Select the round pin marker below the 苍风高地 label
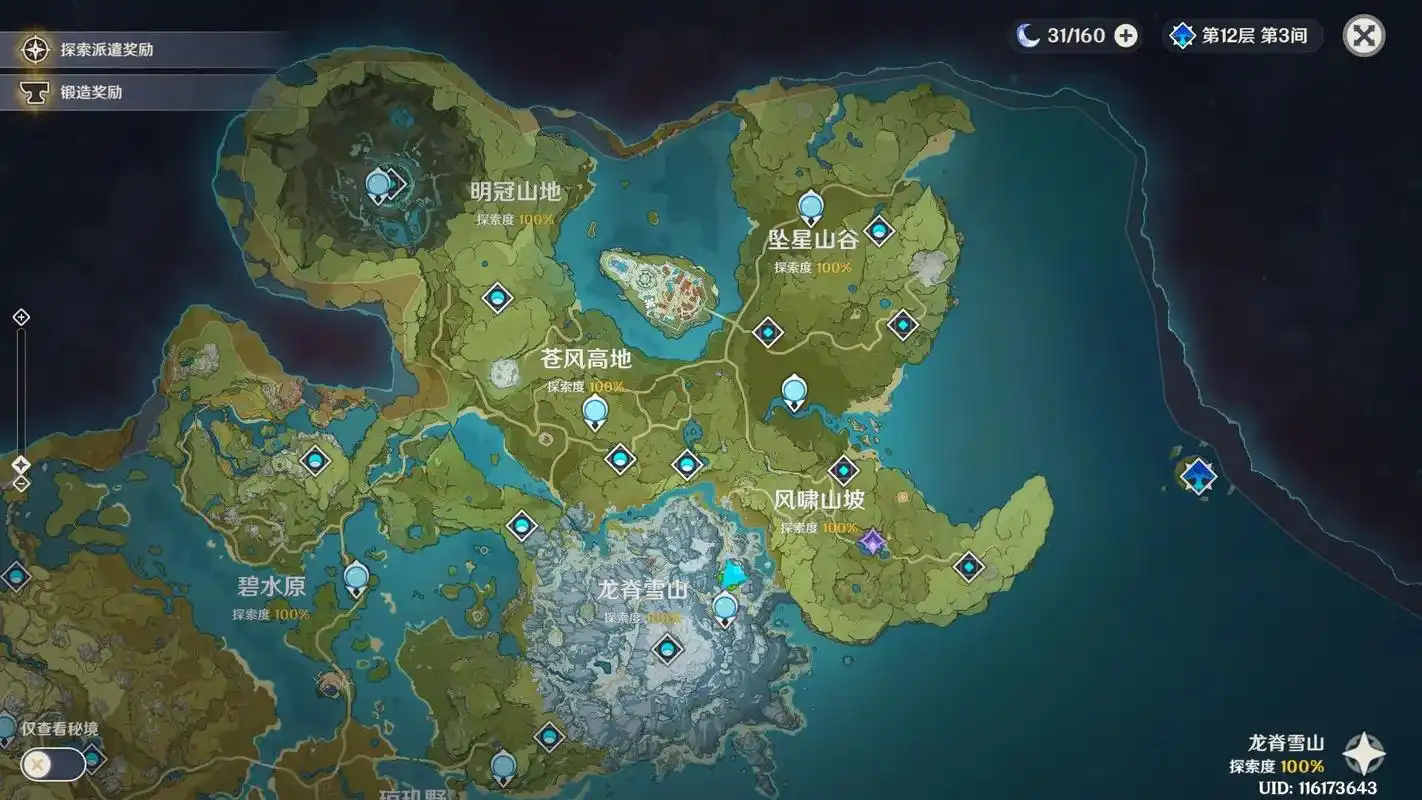 click(595, 410)
